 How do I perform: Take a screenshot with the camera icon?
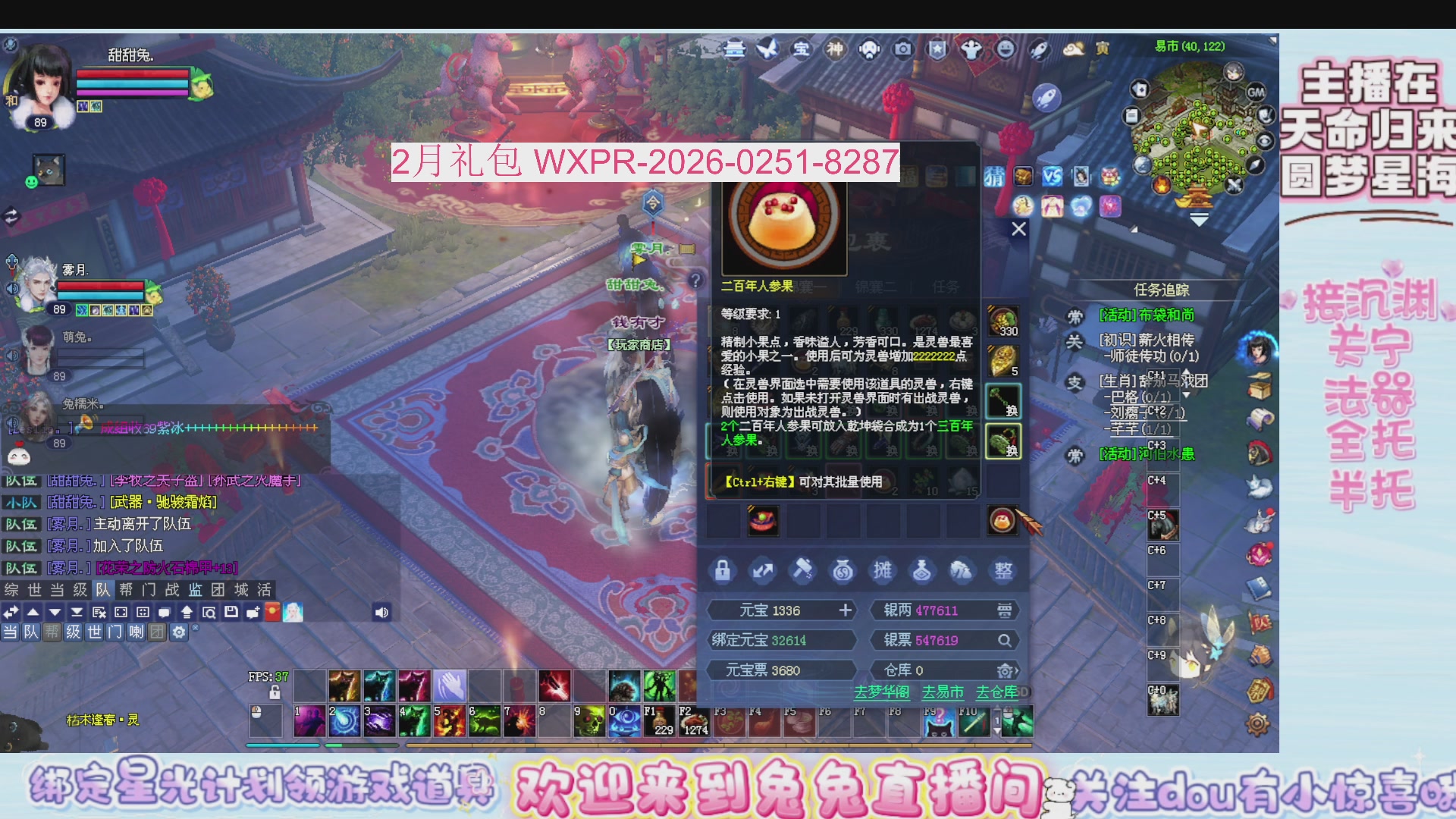click(902, 48)
